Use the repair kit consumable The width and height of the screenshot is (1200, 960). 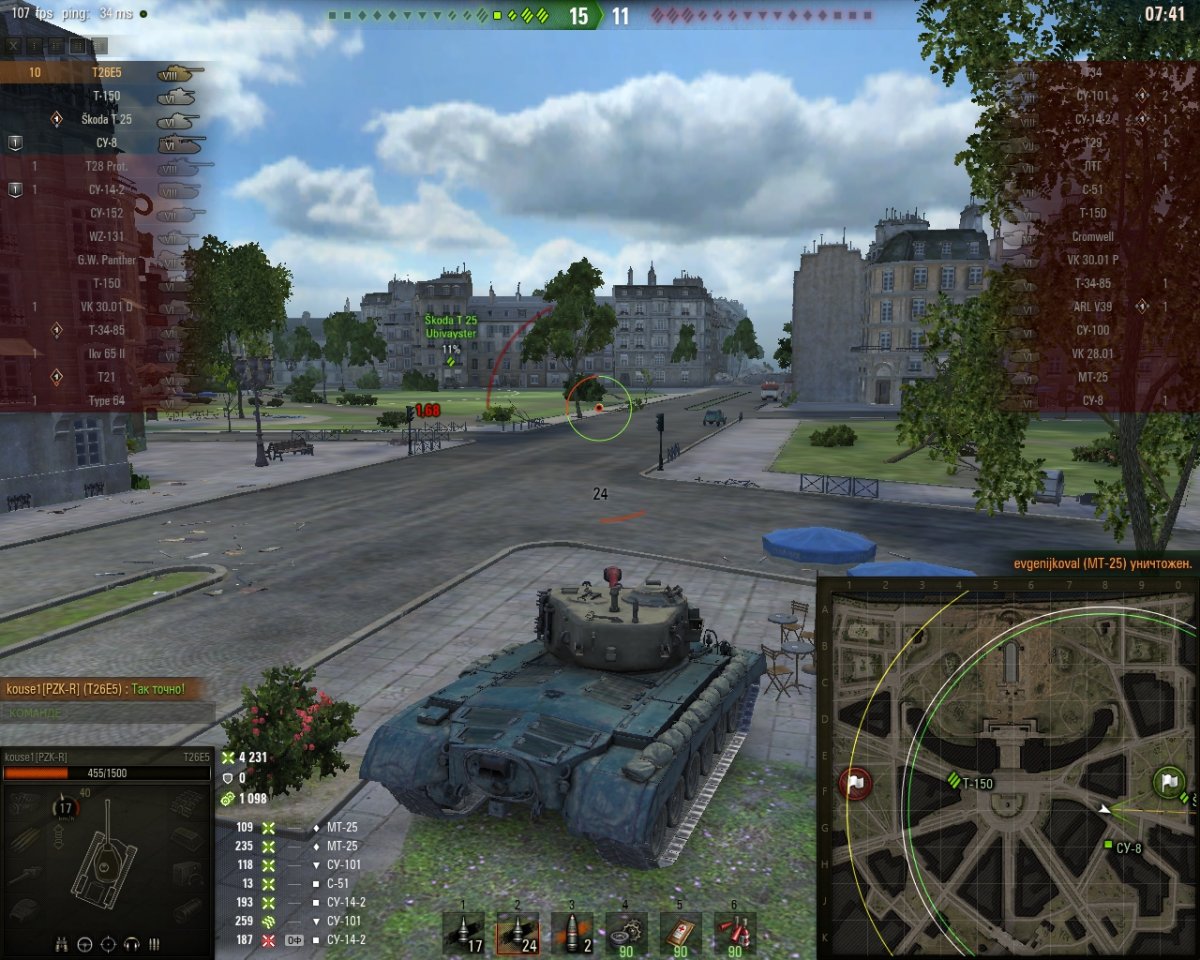click(x=626, y=932)
